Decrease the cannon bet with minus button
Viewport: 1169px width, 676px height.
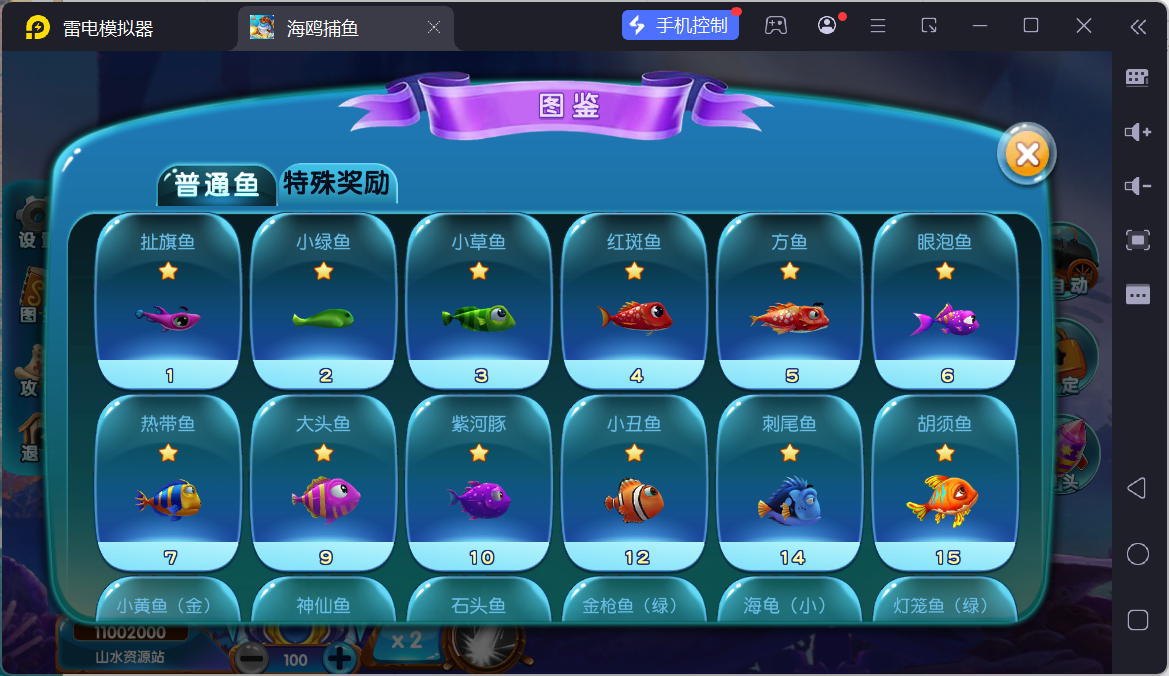252,658
